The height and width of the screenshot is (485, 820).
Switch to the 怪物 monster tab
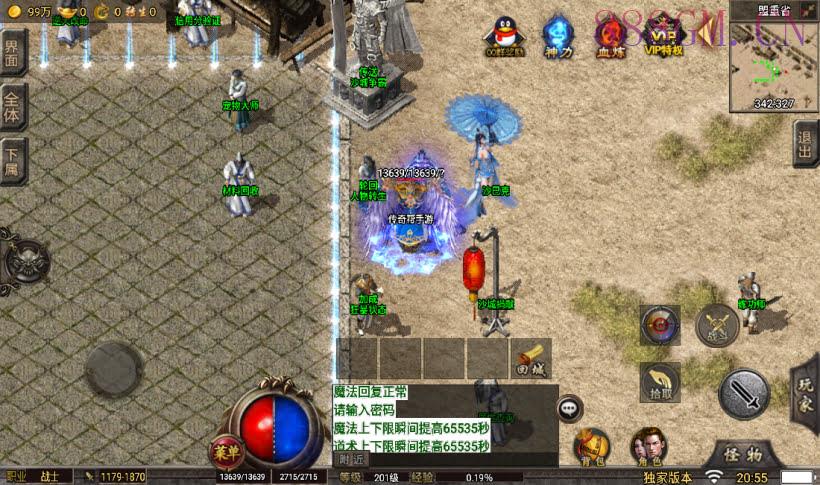pyautogui.click(x=745, y=455)
